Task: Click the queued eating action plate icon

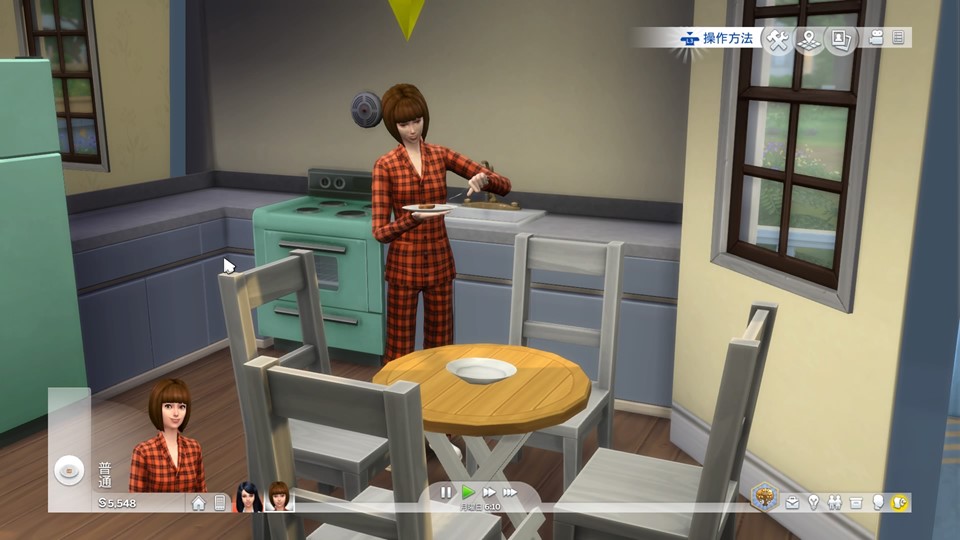Action: 69,469
